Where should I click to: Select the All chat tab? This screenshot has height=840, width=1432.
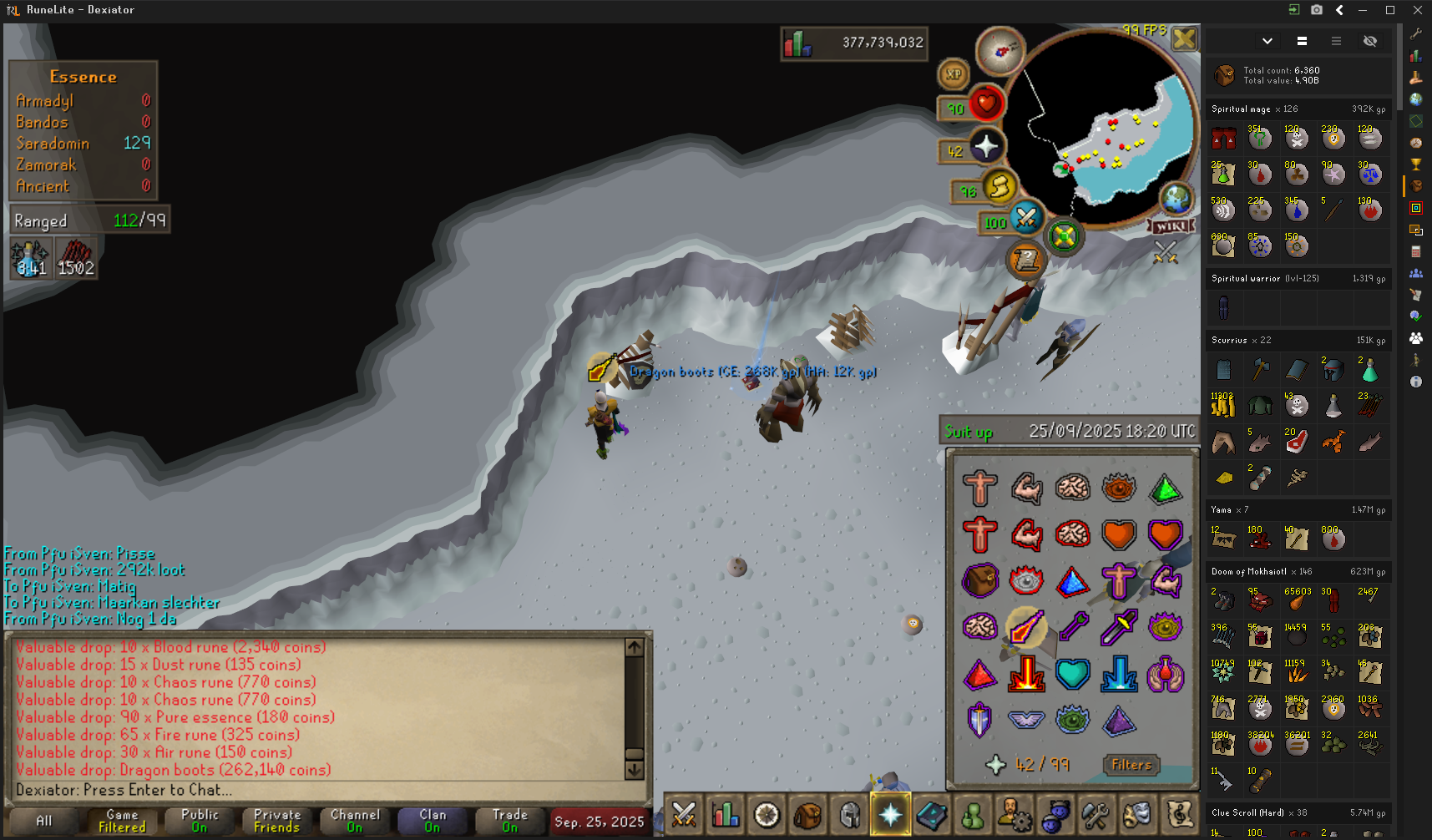click(x=43, y=821)
